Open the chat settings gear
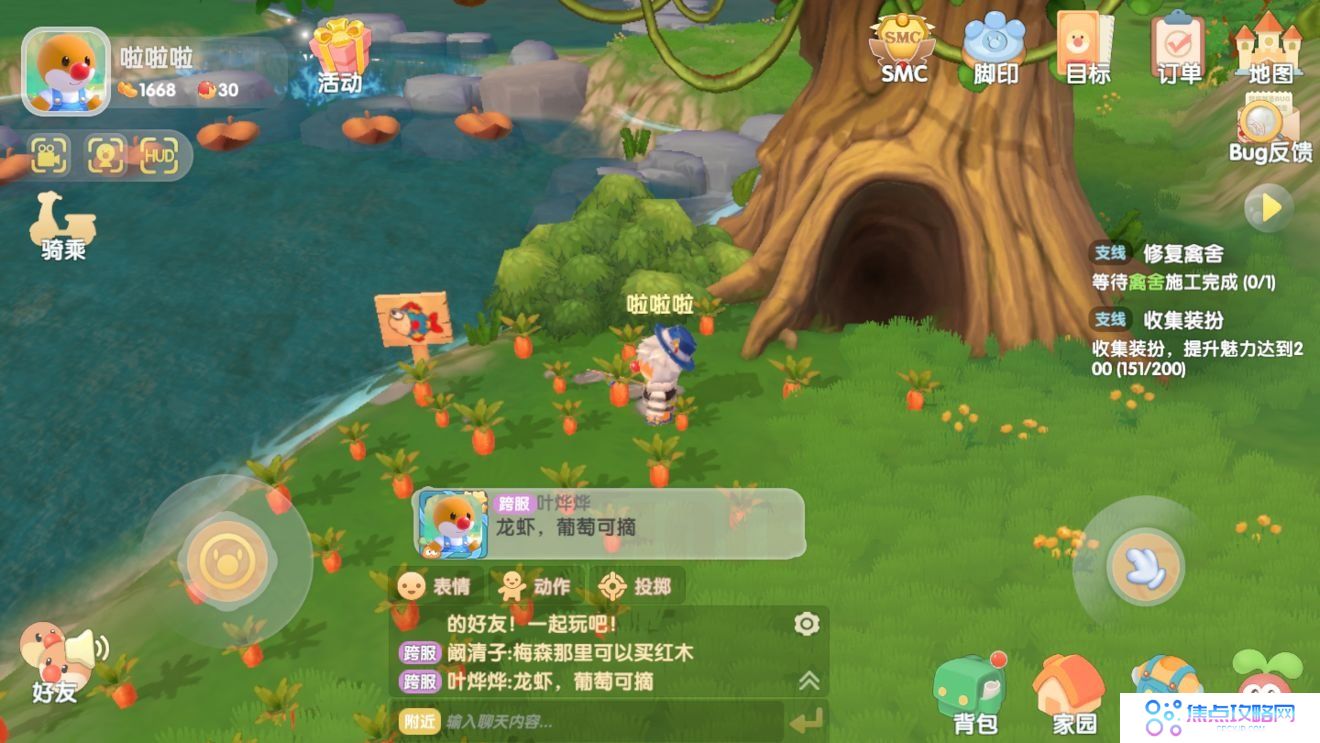The height and width of the screenshot is (743, 1320). point(806,623)
